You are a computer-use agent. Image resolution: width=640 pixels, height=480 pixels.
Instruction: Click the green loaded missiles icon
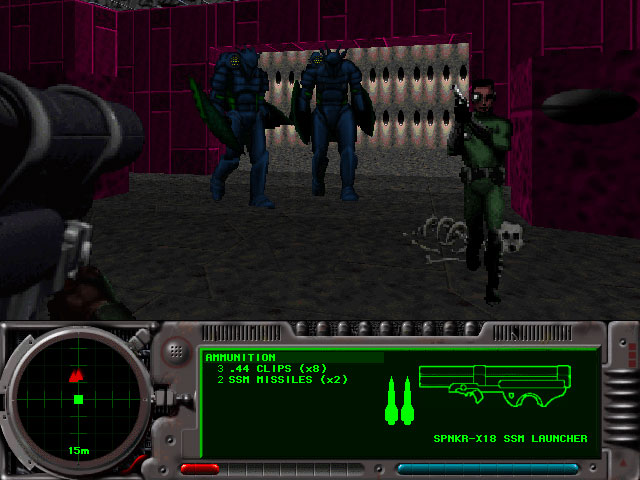coord(399,400)
